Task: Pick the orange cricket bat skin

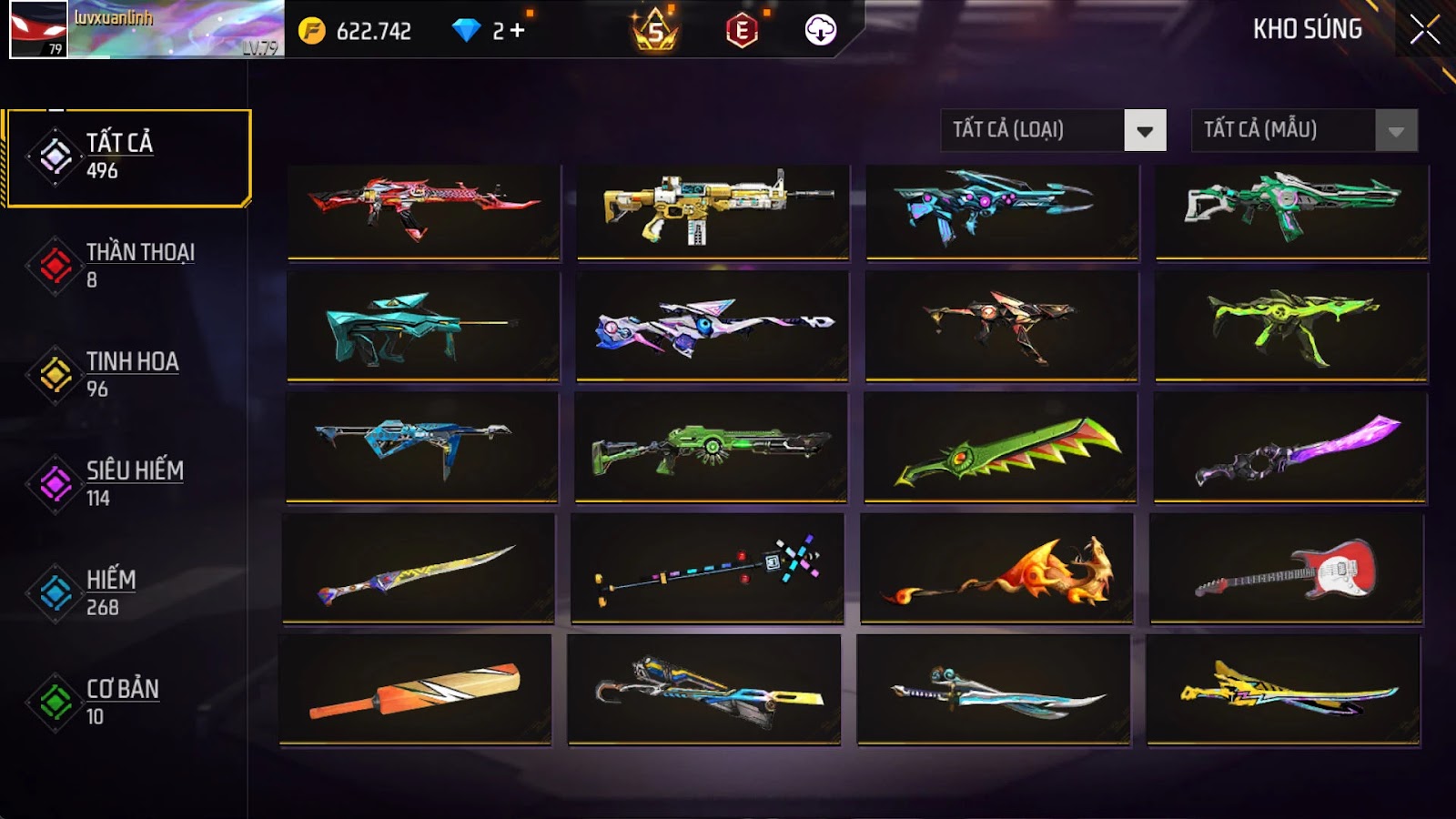Action: point(415,690)
